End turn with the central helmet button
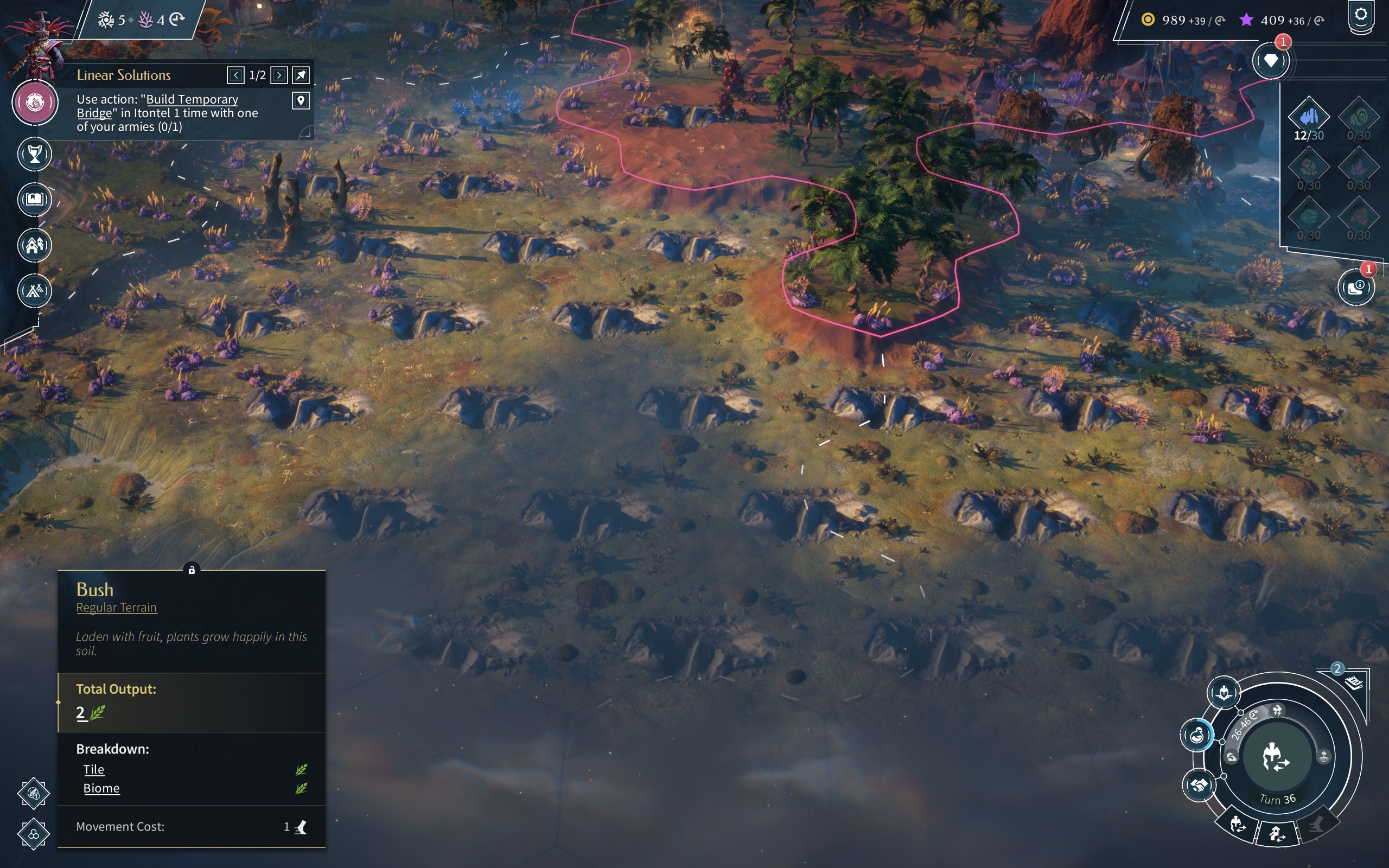 [1277, 756]
